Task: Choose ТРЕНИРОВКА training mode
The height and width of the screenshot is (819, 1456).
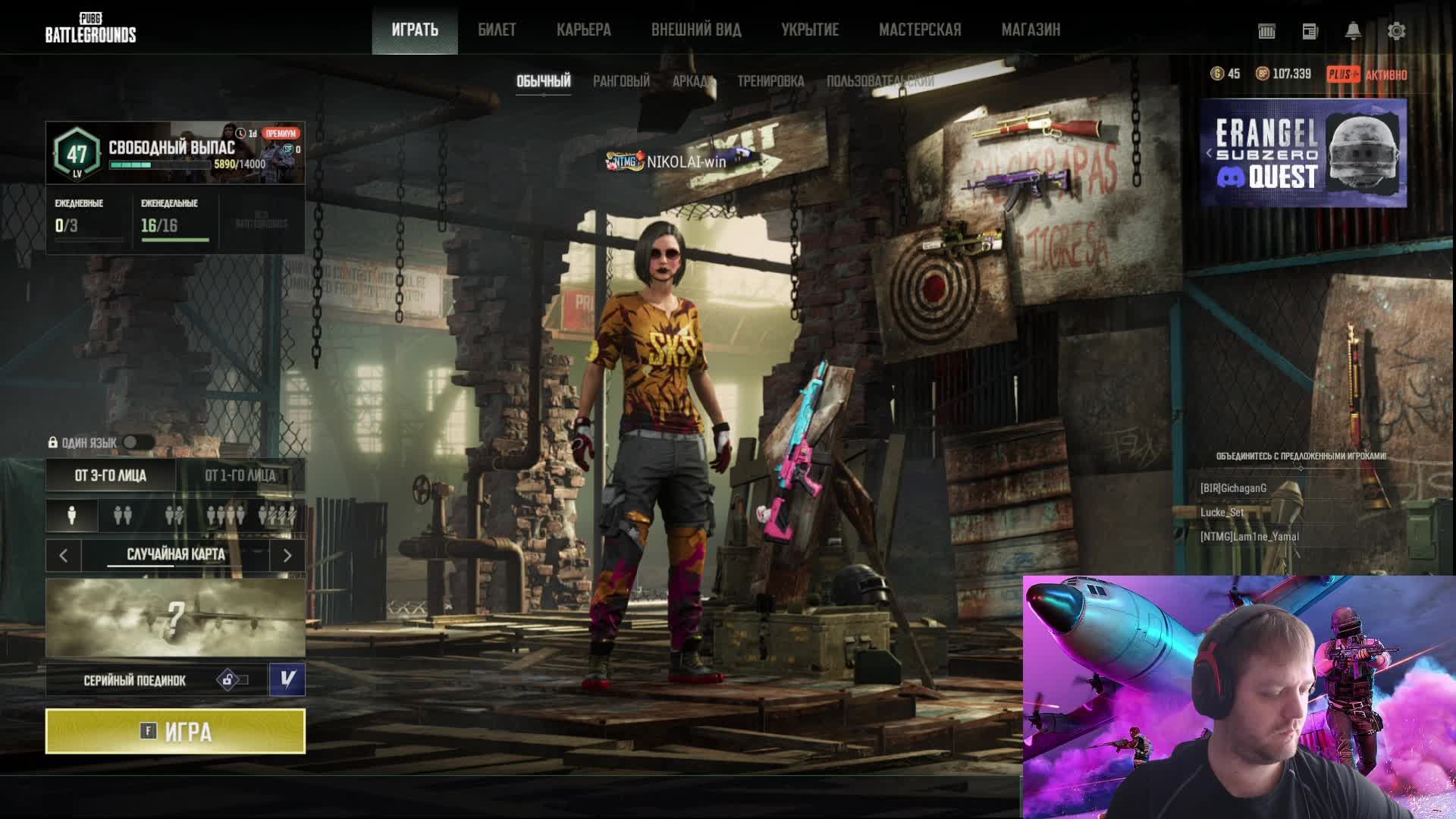Action: pos(770,81)
